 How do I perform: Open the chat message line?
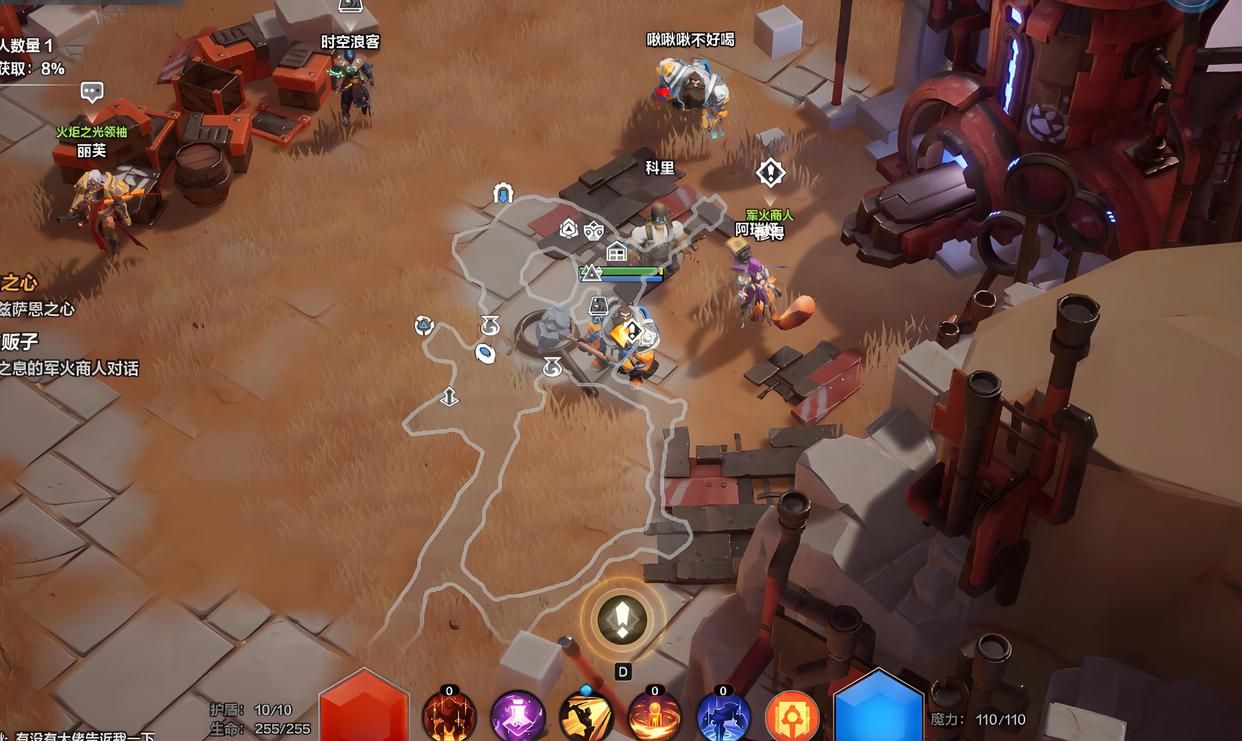78,736
